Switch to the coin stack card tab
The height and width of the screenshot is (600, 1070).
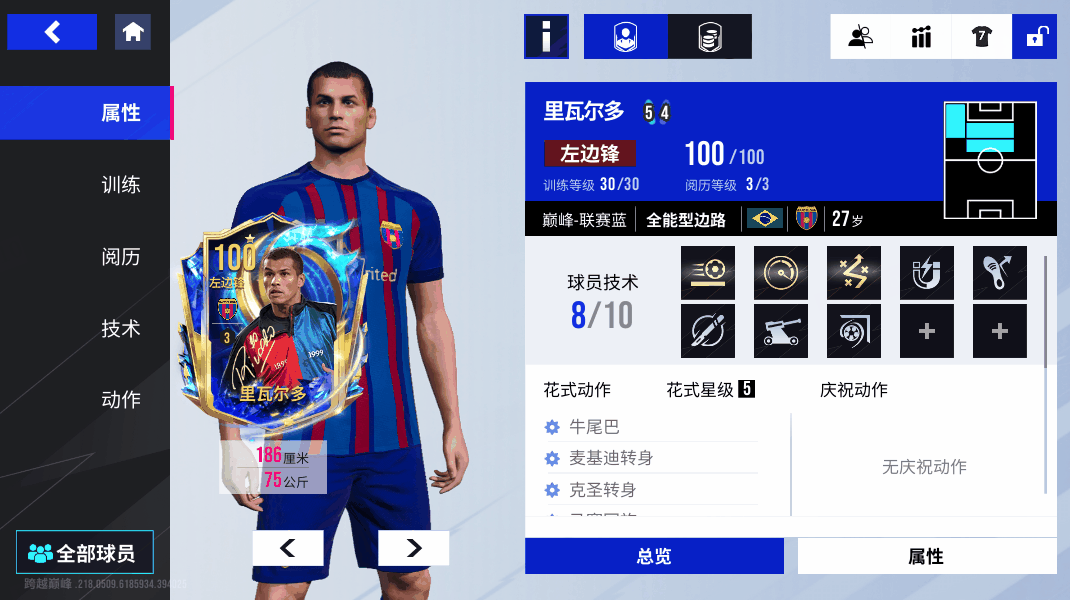[709, 37]
